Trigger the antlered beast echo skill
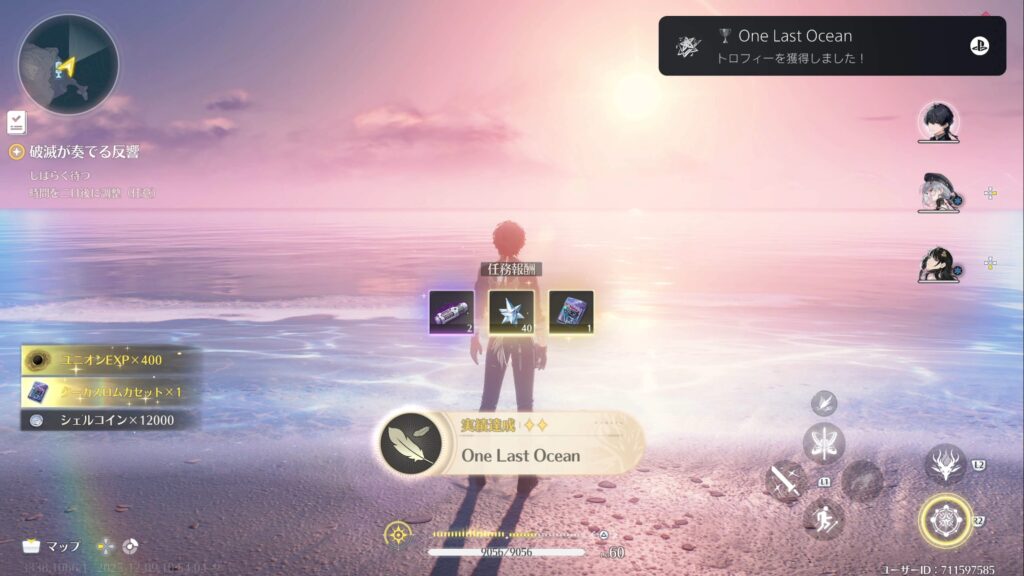1024x576 pixels. [x=944, y=464]
